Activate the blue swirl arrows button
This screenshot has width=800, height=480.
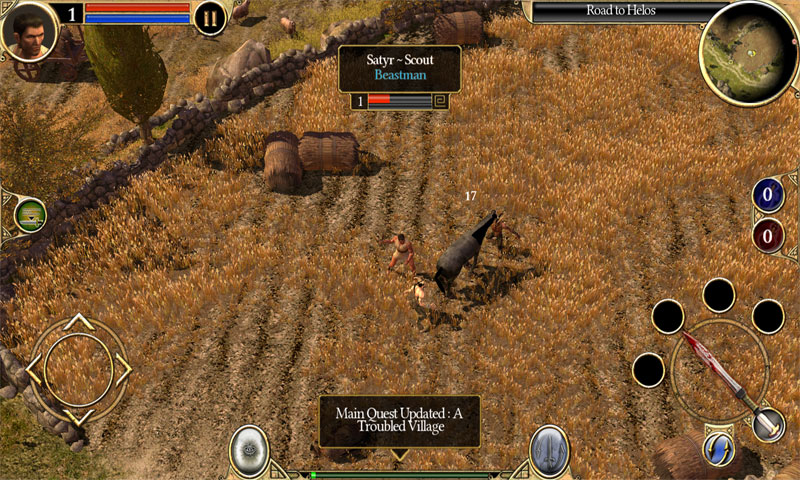(719, 449)
